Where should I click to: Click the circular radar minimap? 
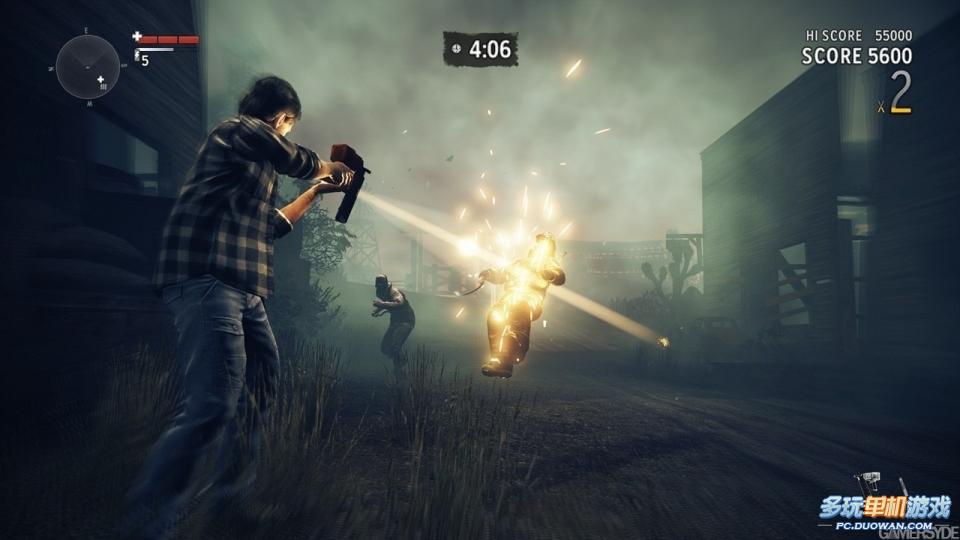point(88,67)
